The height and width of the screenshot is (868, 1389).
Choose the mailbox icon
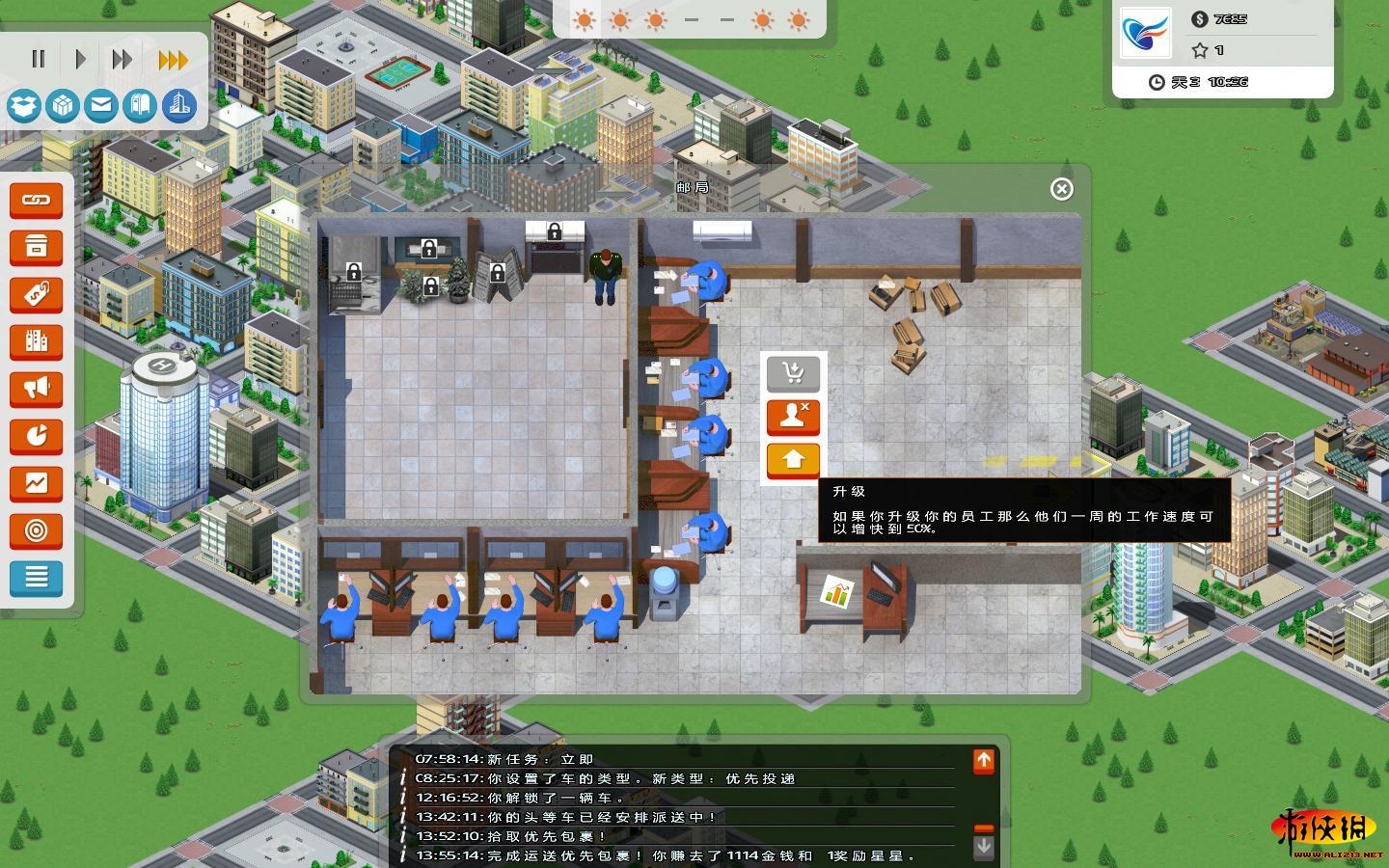point(140,105)
